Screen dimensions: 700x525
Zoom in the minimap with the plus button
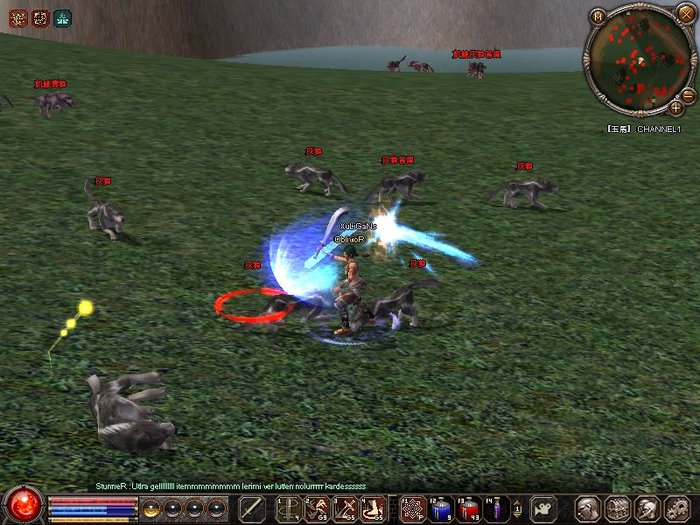point(677,108)
